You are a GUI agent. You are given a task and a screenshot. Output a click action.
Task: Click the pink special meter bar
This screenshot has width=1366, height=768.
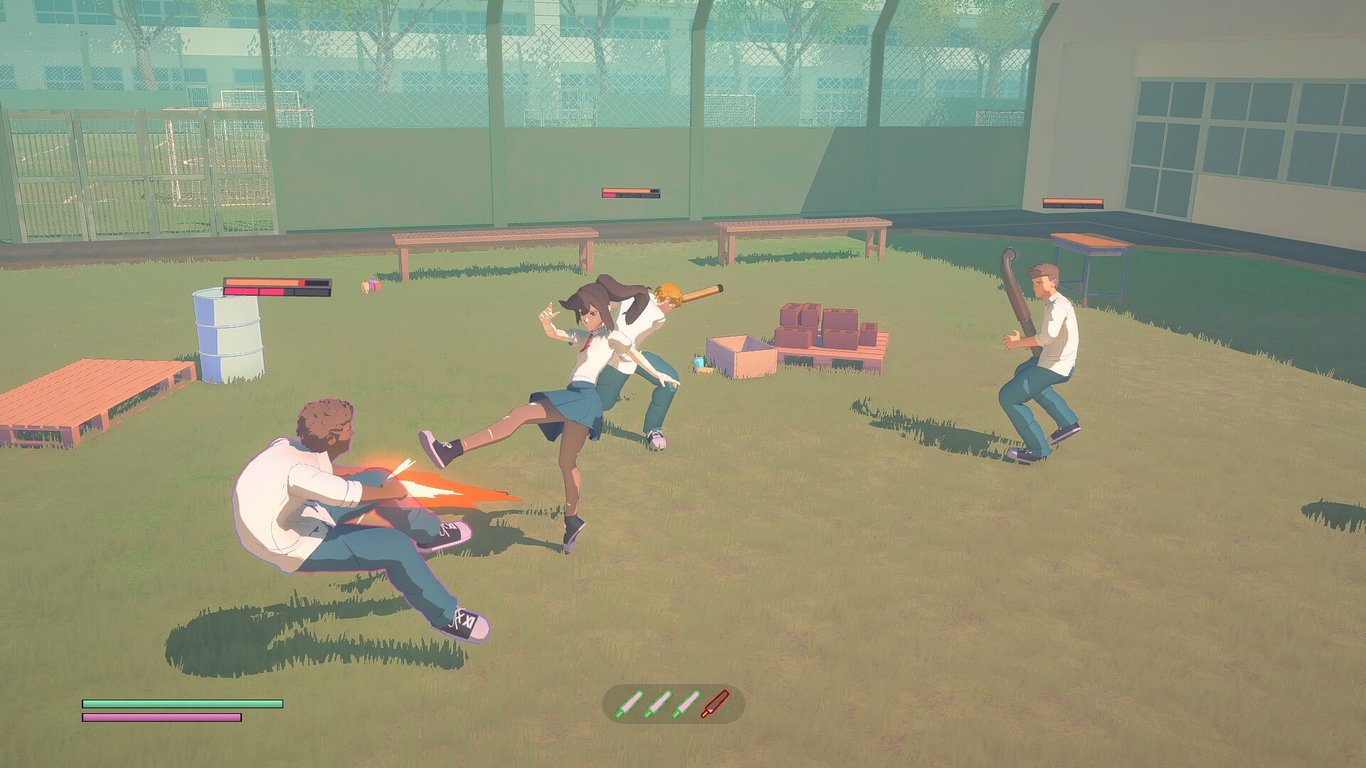160,719
